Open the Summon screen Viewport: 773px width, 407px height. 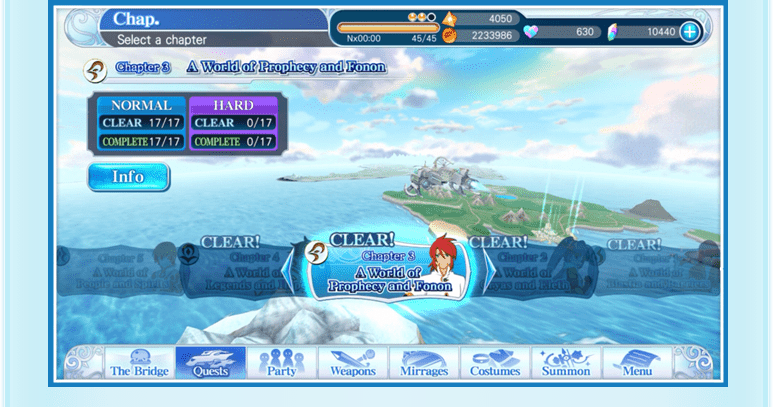(566, 363)
